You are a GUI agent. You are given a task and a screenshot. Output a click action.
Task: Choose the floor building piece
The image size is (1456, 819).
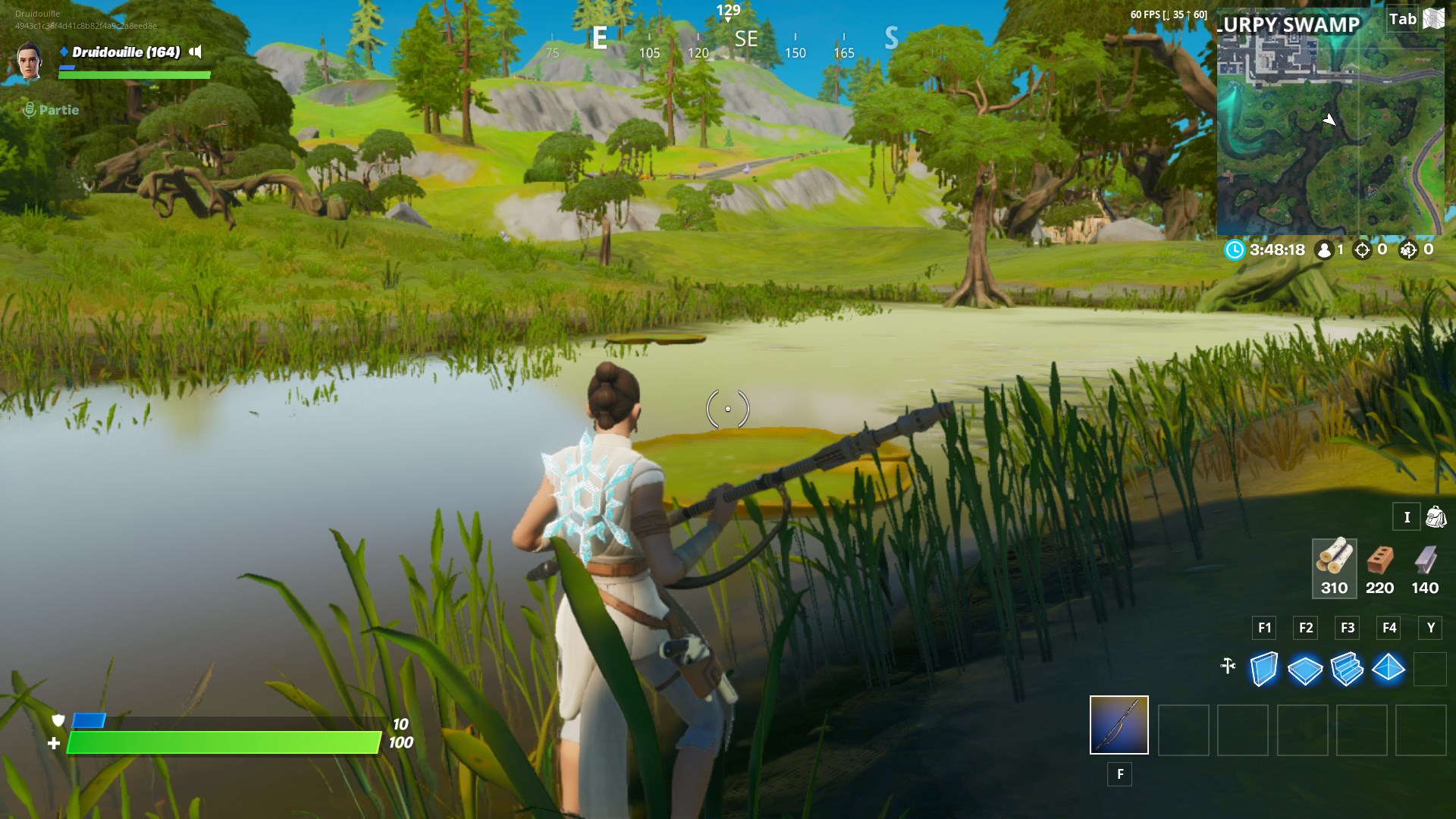1305,670
